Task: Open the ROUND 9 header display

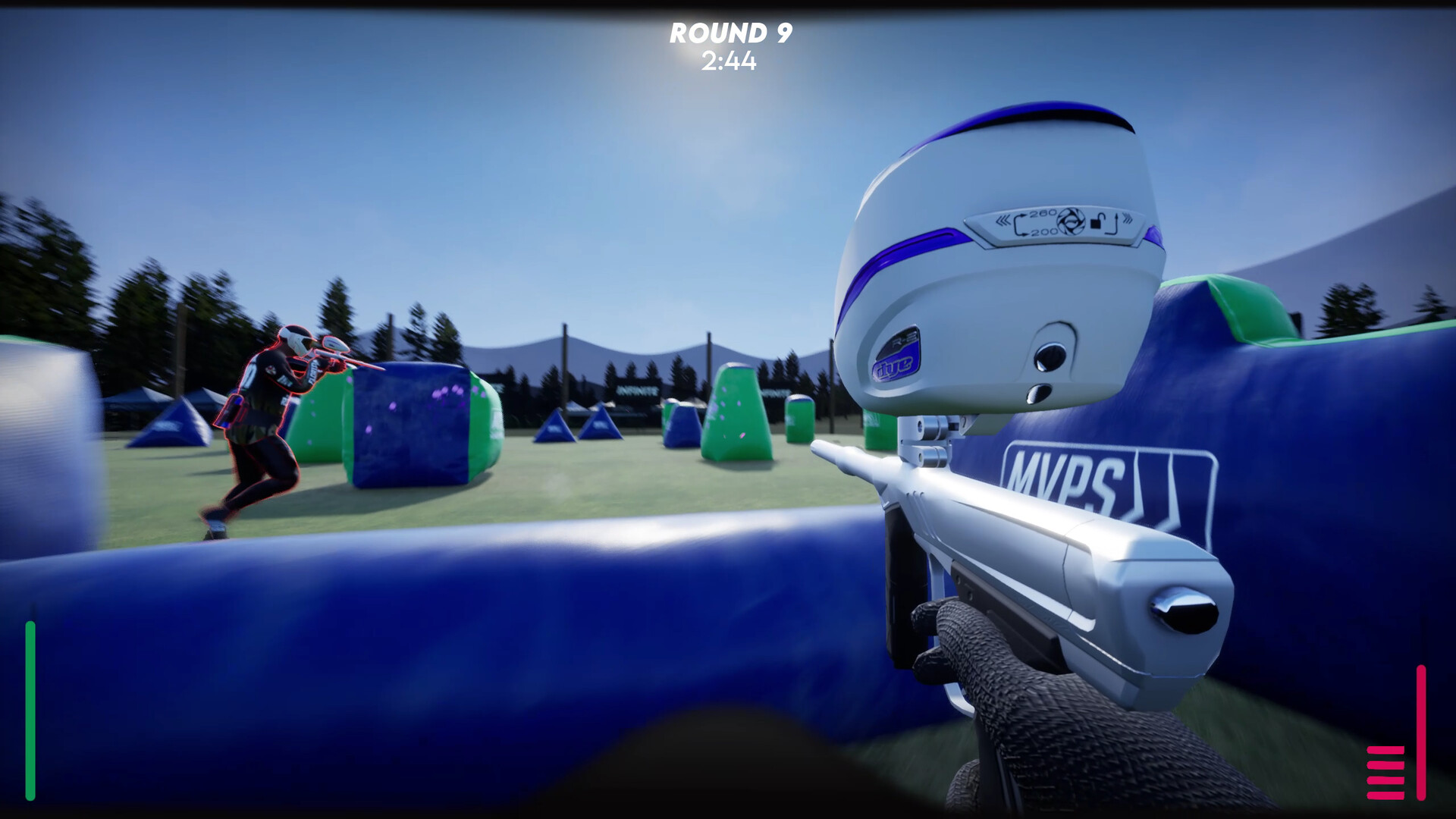Action: tap(730, 32)
